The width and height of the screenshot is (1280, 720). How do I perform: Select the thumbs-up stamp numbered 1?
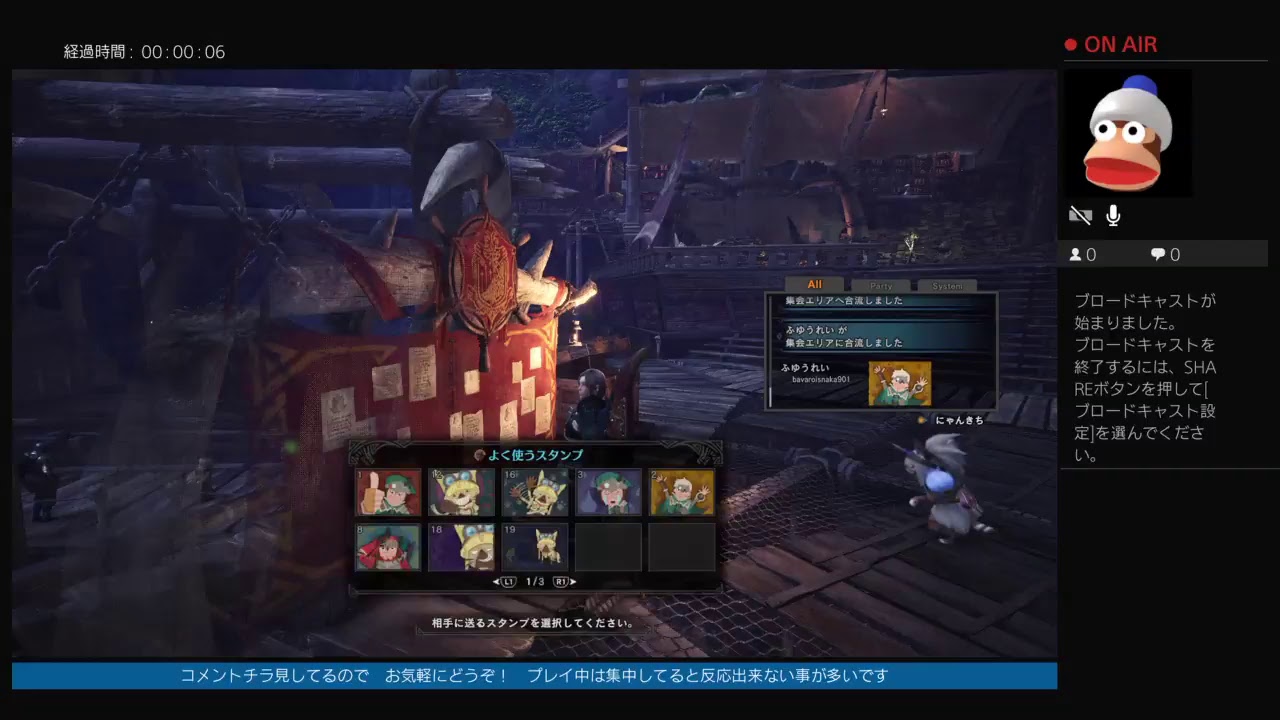point(389,493)
